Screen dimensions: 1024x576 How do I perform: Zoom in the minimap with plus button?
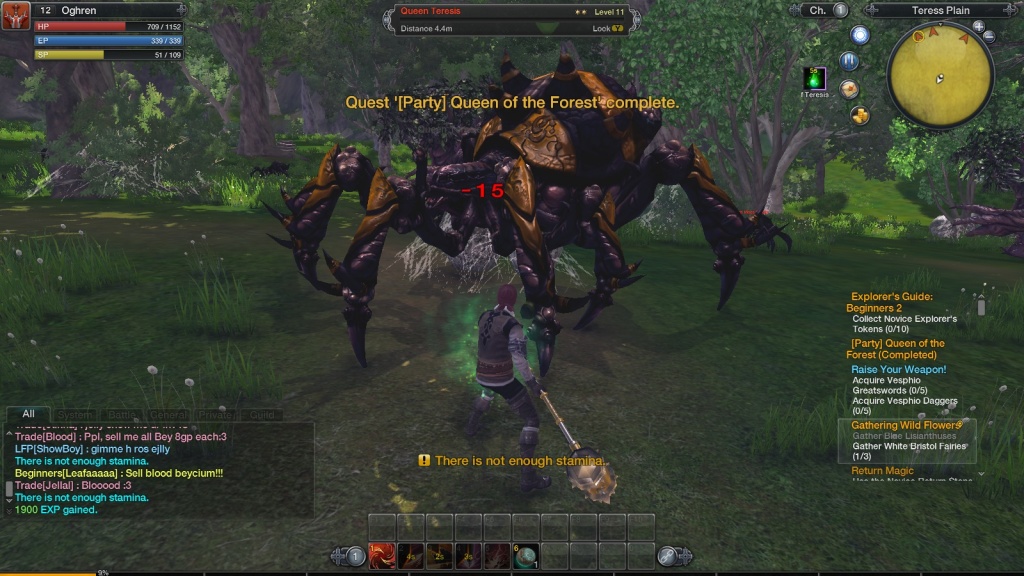pos(978,26)
